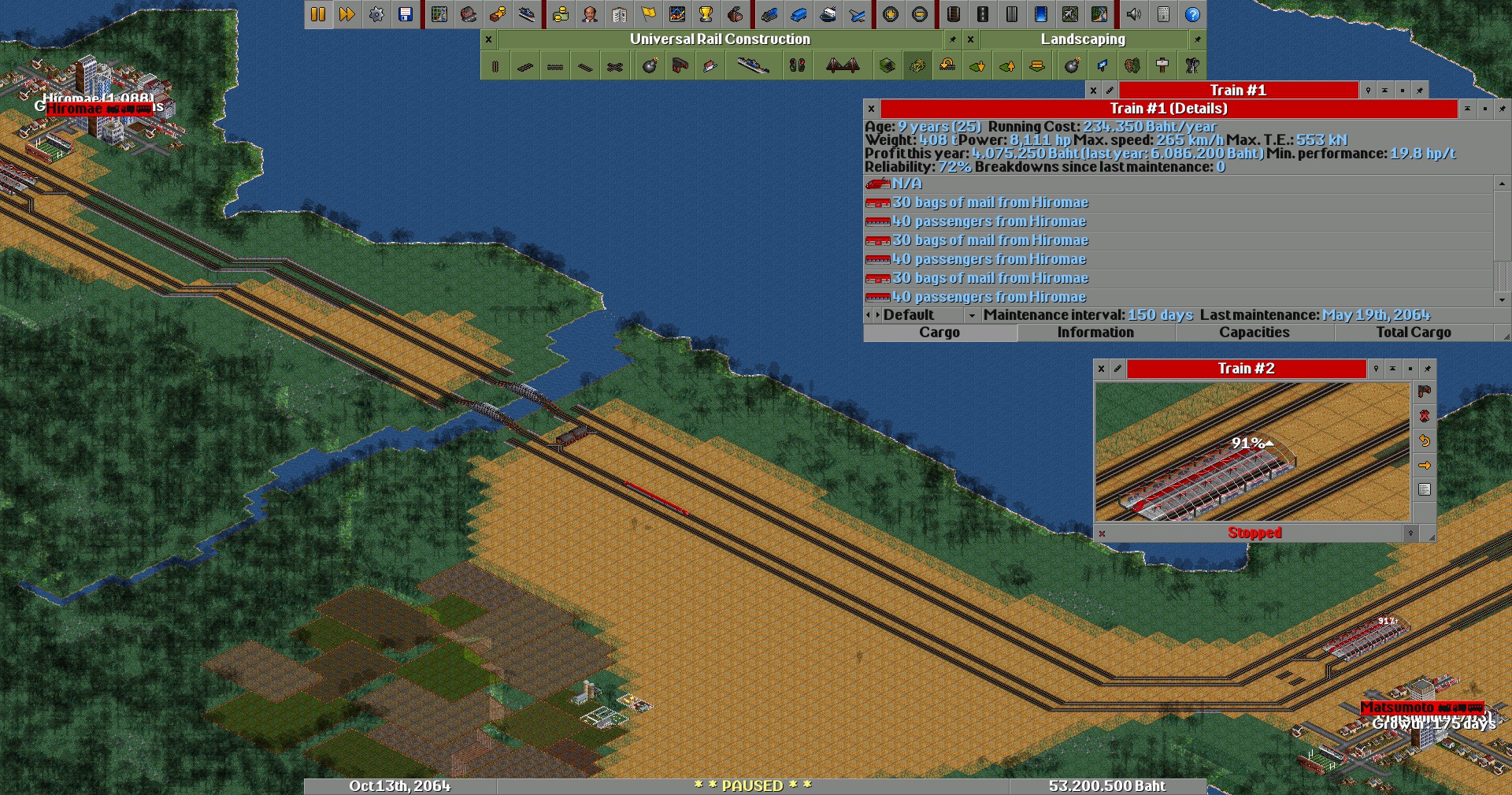Image resolution: width=1512 pixels, height=795 pixels.
Task: Close the Universal Rail Construction toolbar
Action: click(488, 39)
